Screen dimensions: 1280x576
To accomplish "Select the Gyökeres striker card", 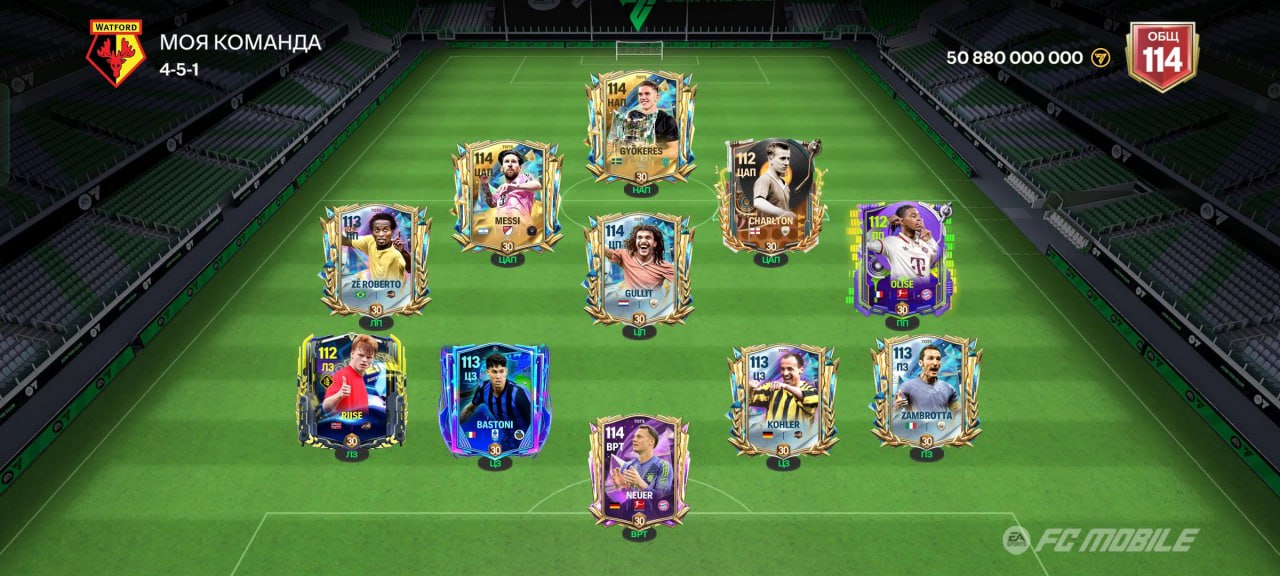I will pyautogui.click(x=641, y=127).
